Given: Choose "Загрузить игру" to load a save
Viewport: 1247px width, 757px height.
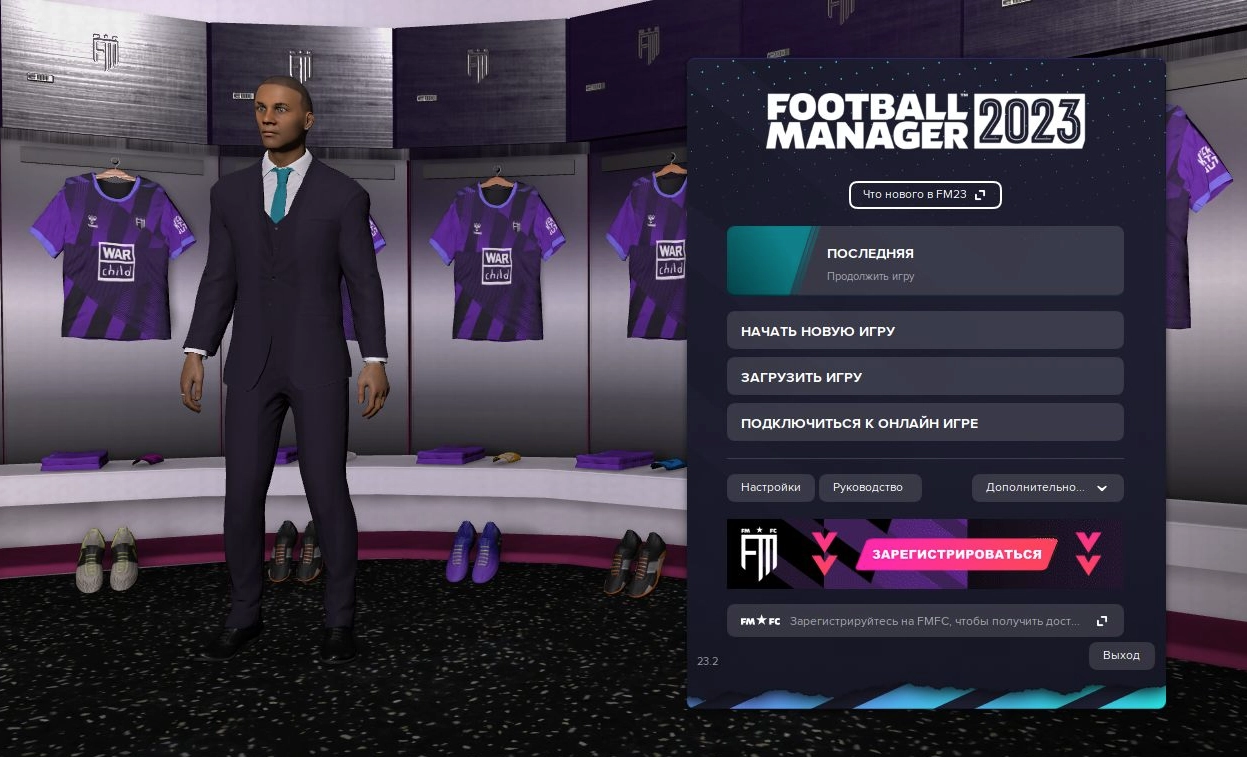Looking at the screenshot, I should coord(925,377).
